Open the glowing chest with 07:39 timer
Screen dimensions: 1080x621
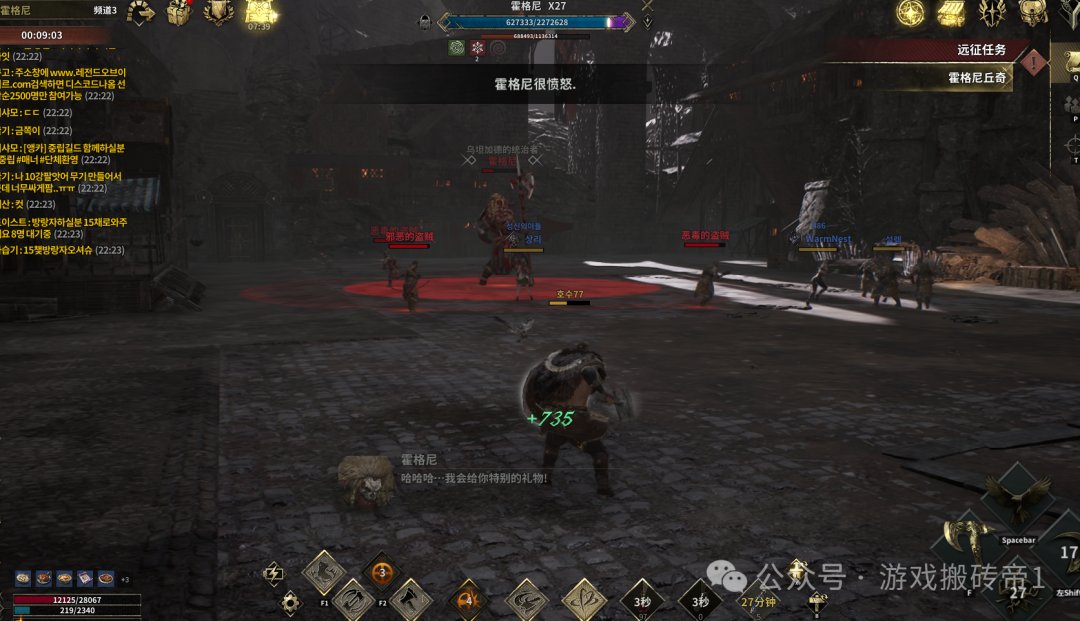pyautogui.click(x=260, y=12)
